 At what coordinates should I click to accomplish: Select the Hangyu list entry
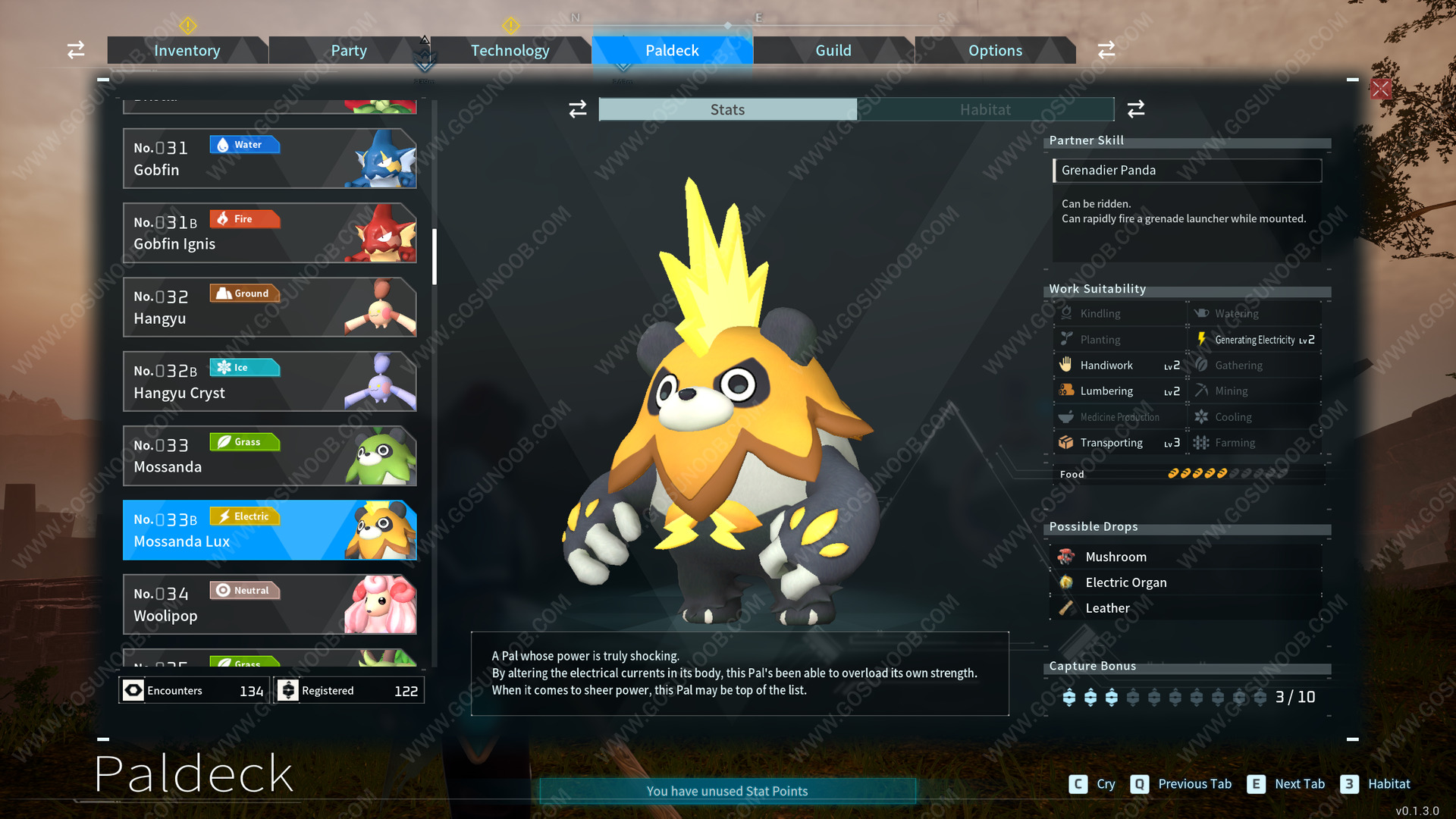tap(269, 307)
